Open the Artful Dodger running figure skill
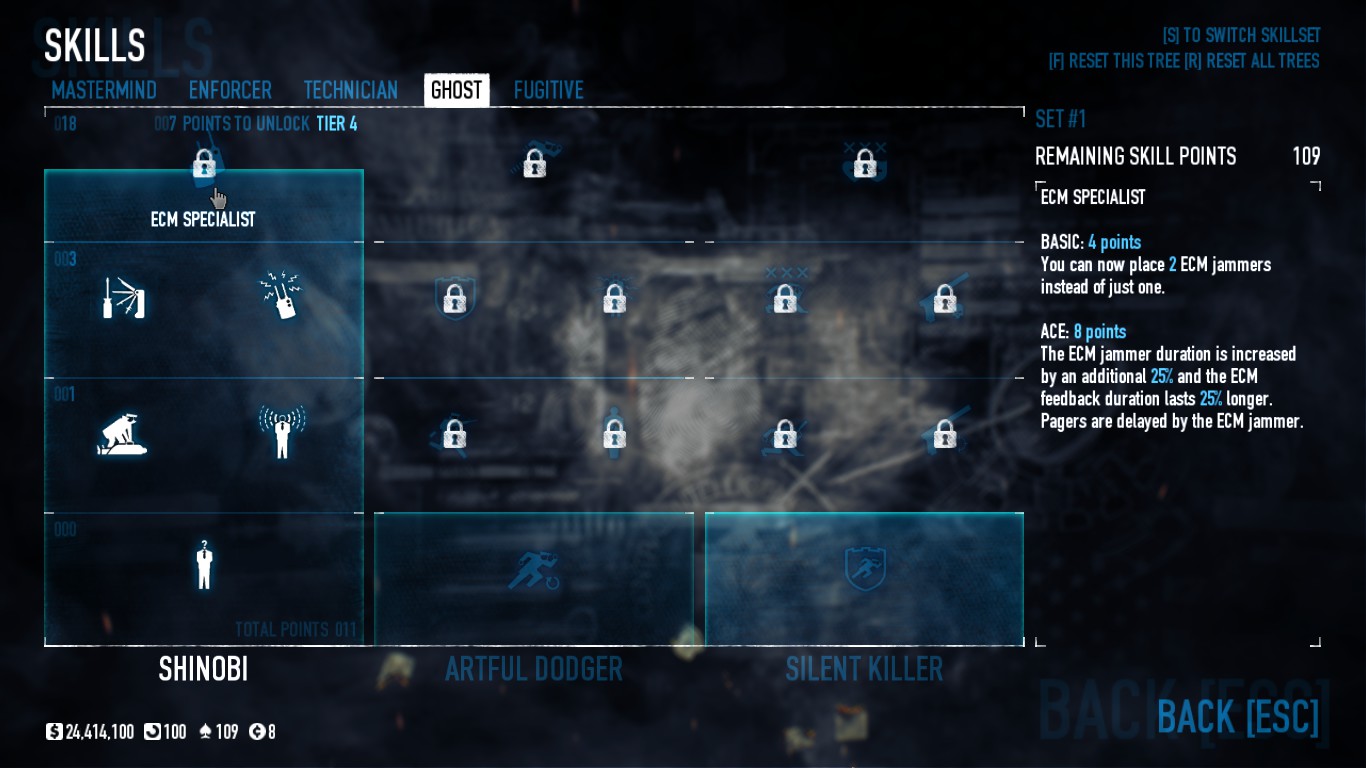 coord(533,570)
